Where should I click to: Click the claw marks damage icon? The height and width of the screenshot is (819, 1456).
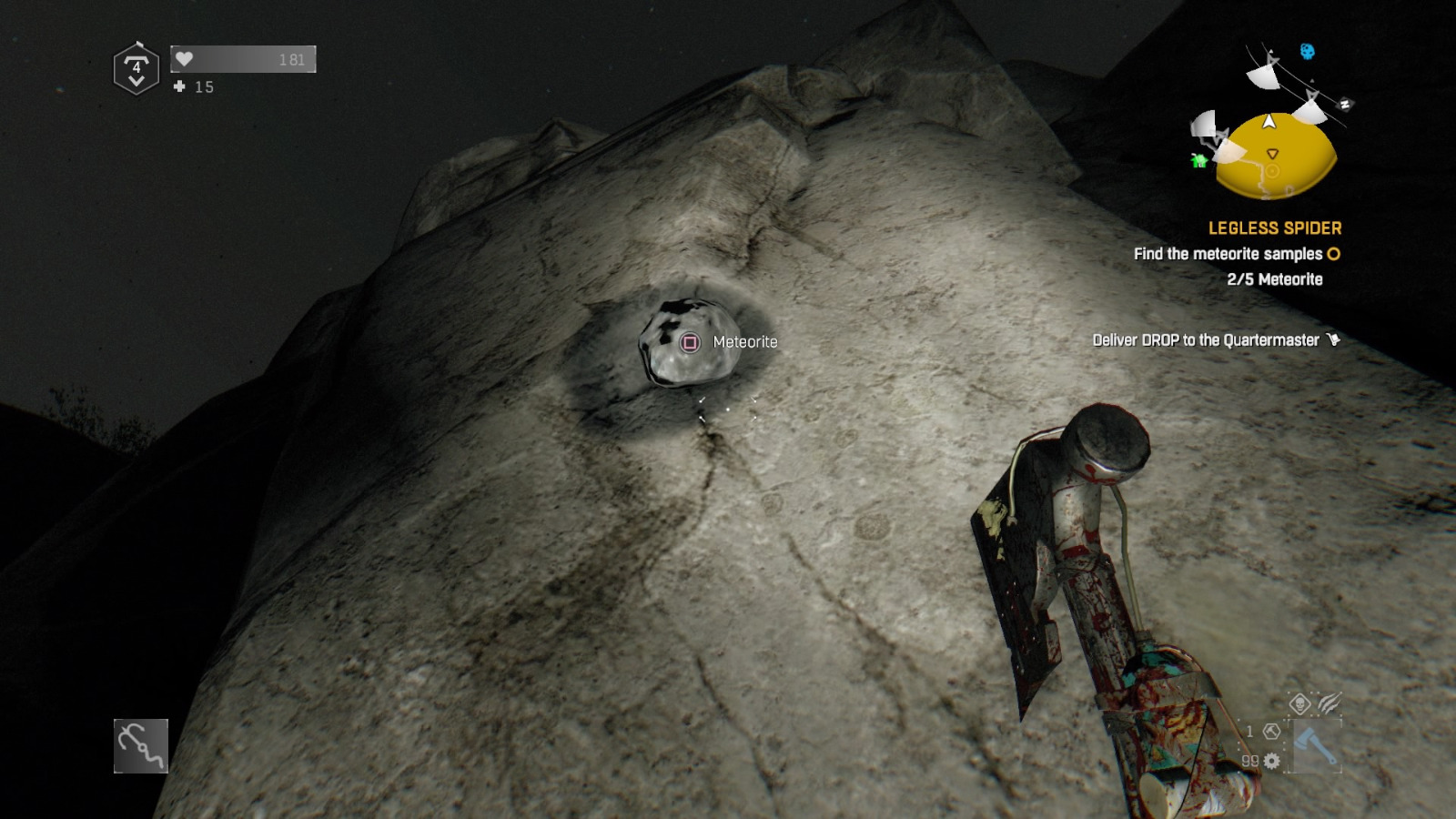click(x=1329, y=703)
